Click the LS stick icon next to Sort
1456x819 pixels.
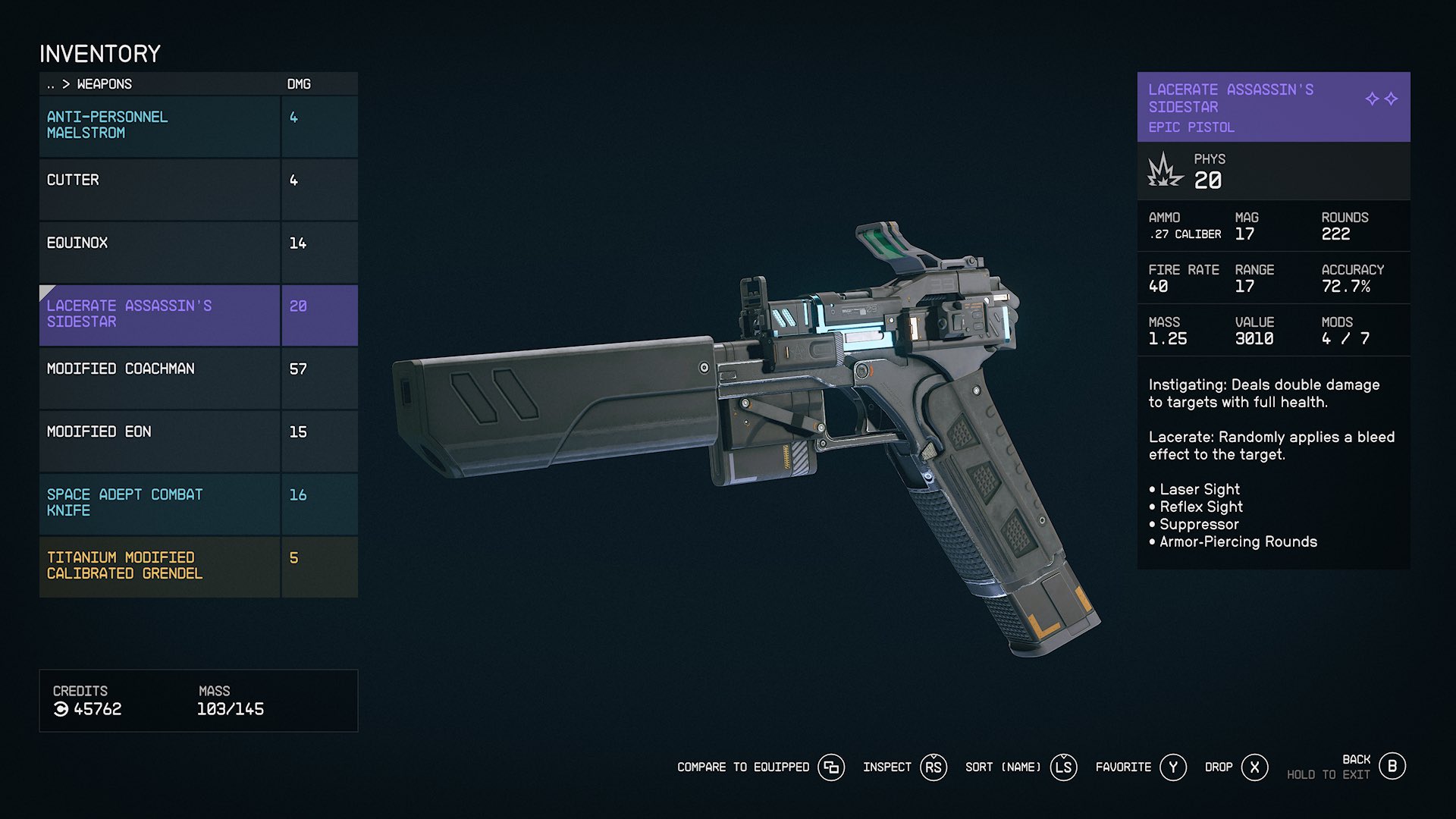[x=1064, y=767]
